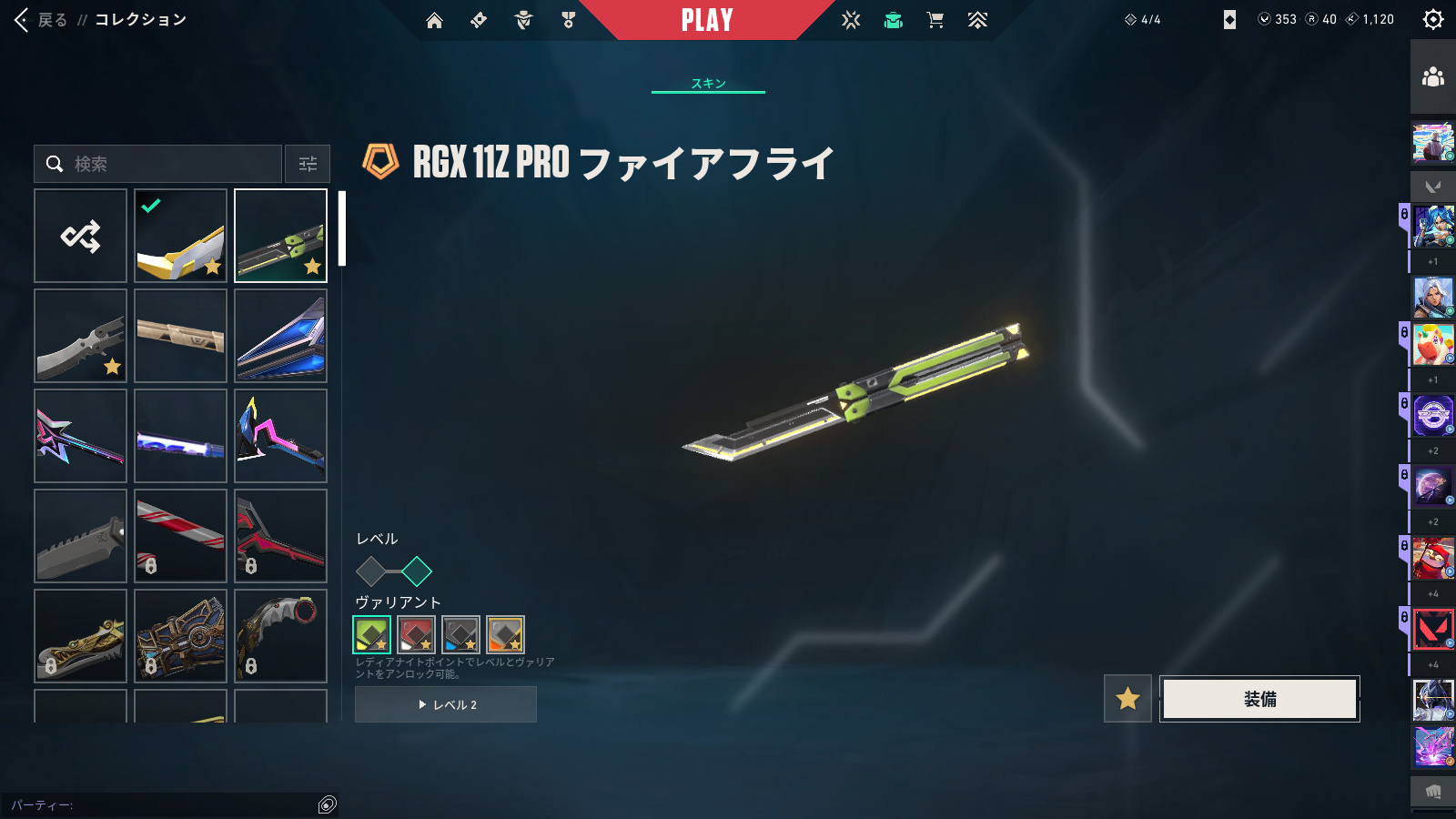The image size is (1456, 819).
Task: Choose the orange-yellow variant swatch
Action: (505, 634)
